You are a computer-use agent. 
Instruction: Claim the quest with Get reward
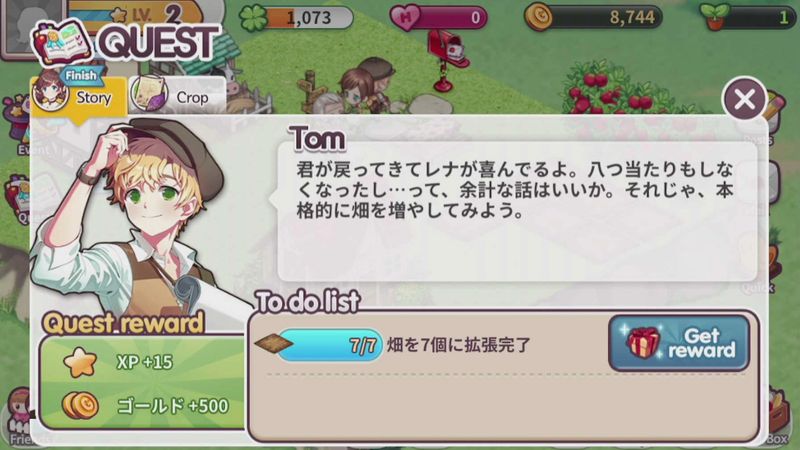tap(679, 343)
